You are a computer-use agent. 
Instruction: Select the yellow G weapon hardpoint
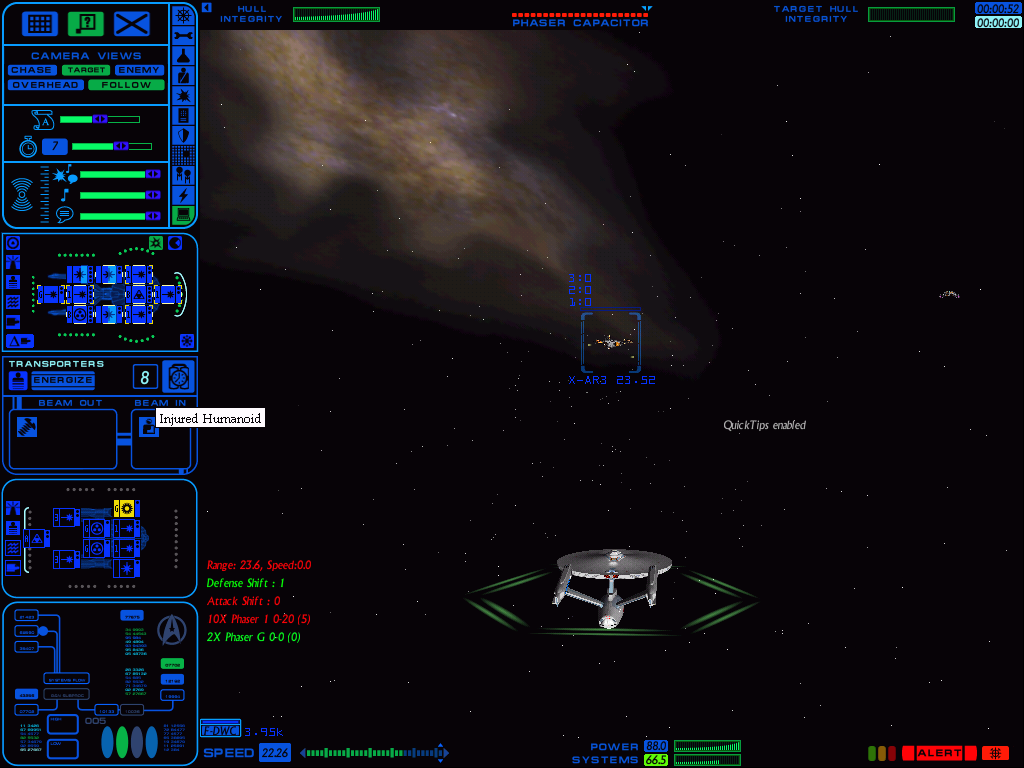pos(125,508)
